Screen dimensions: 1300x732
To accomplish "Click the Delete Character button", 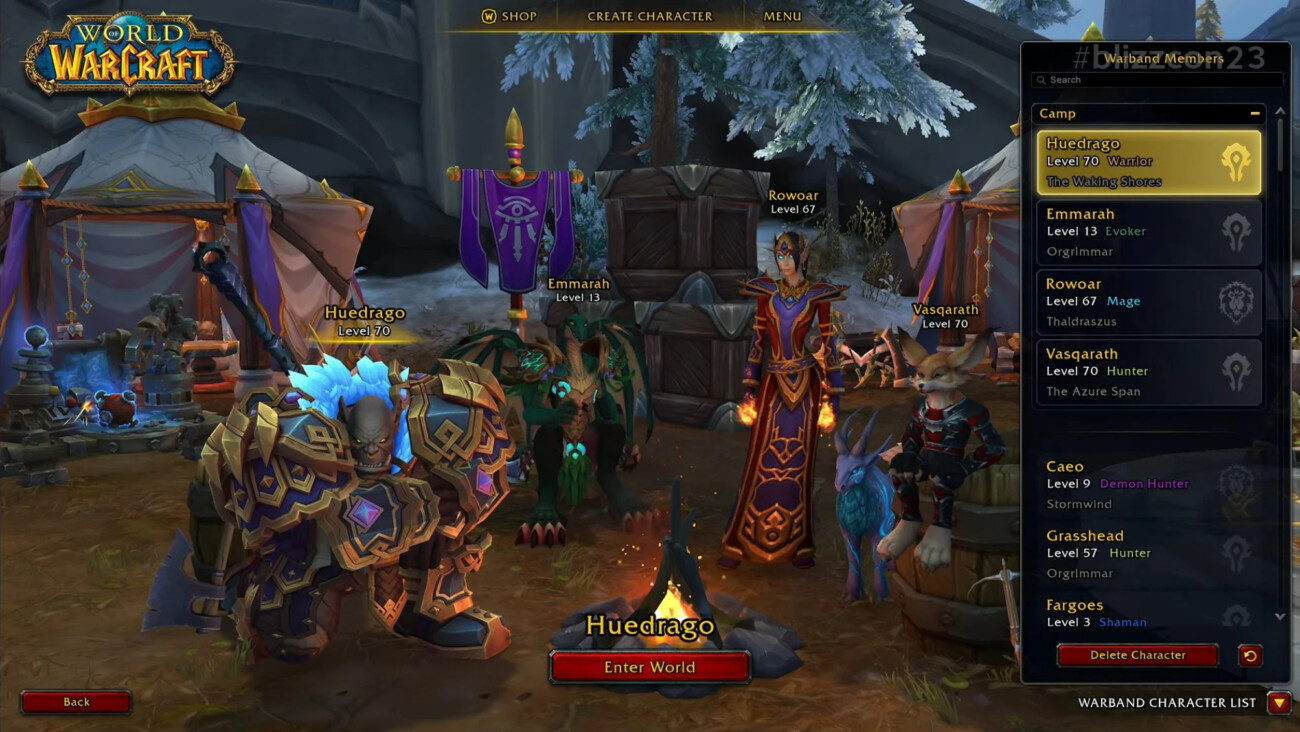I will click(x=1136, y=655).
